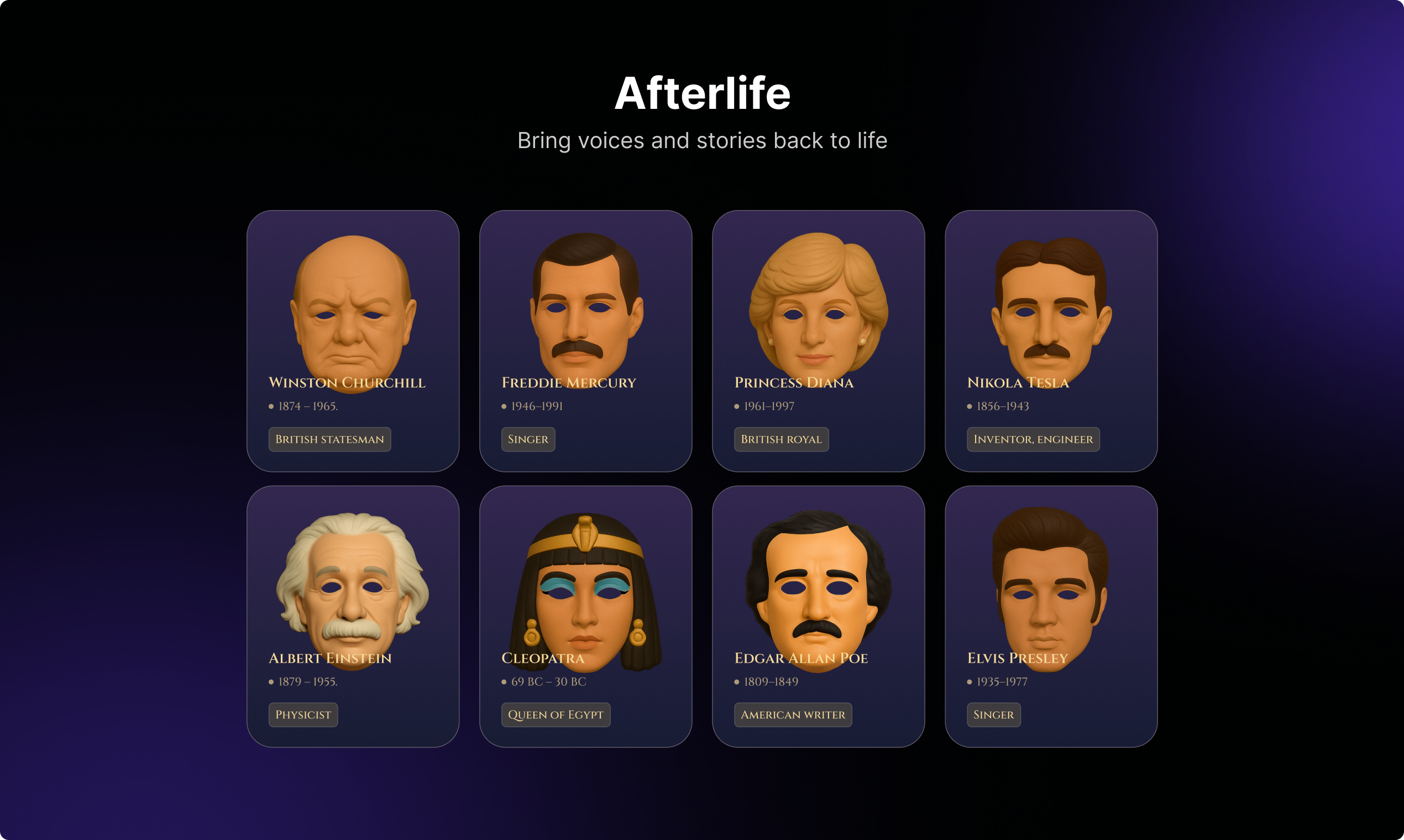Screen dimensions: 1404x840
Task: Click the Inventor, Engineer tag under Tesla
Action: point(1033,439)
